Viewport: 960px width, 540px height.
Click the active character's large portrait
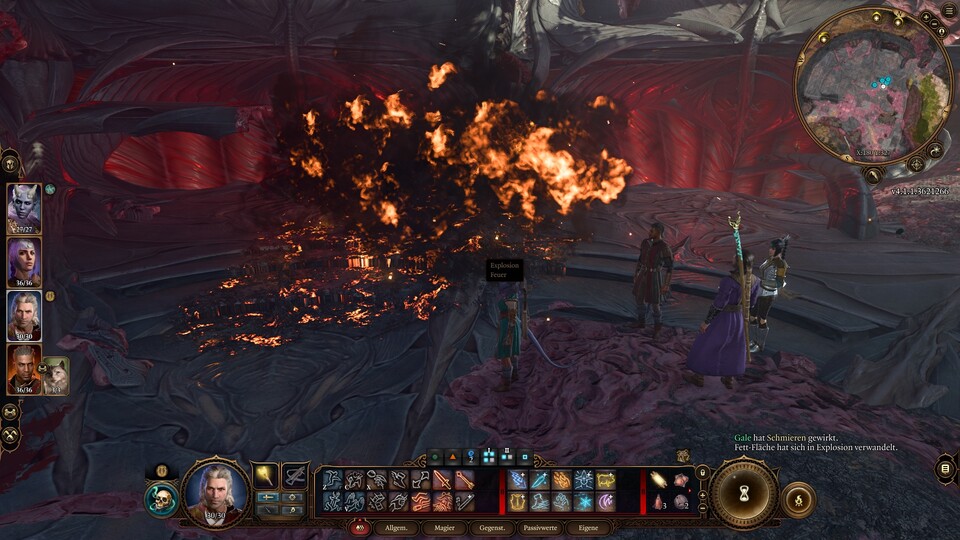[x=216, y=492]
